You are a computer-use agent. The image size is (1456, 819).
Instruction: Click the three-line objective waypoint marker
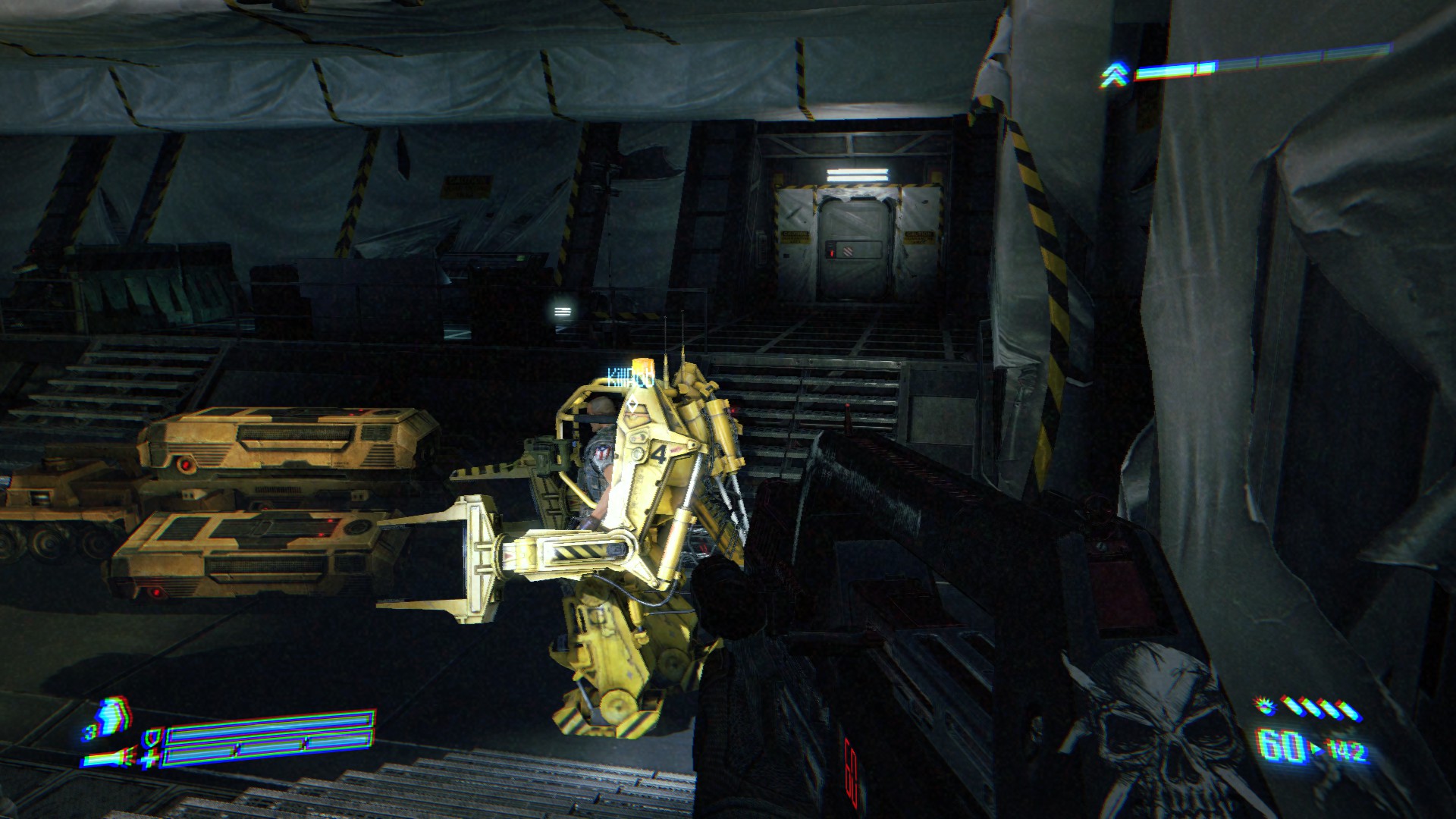(x=563, y=310)
